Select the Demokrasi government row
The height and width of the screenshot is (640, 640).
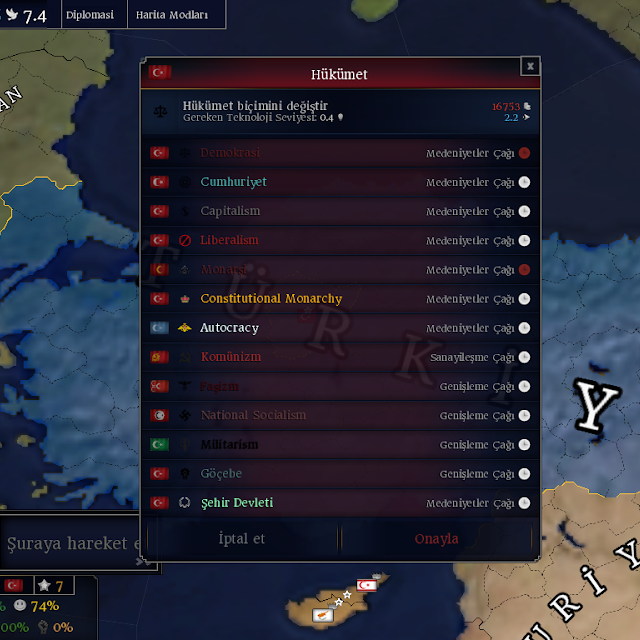tap(340, 153)
